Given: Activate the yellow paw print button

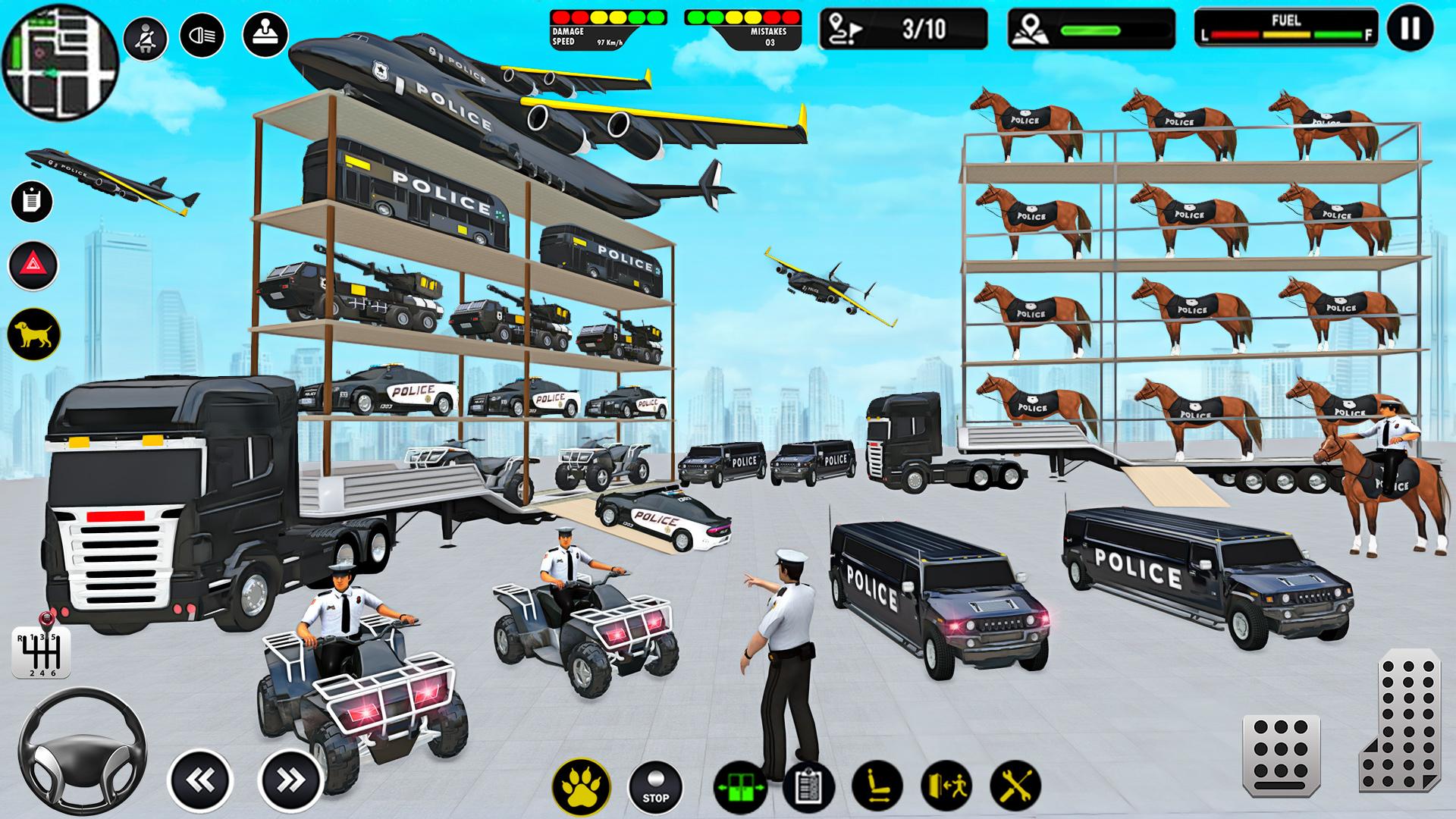Looking at the screenshot, I should pos(580,788).
